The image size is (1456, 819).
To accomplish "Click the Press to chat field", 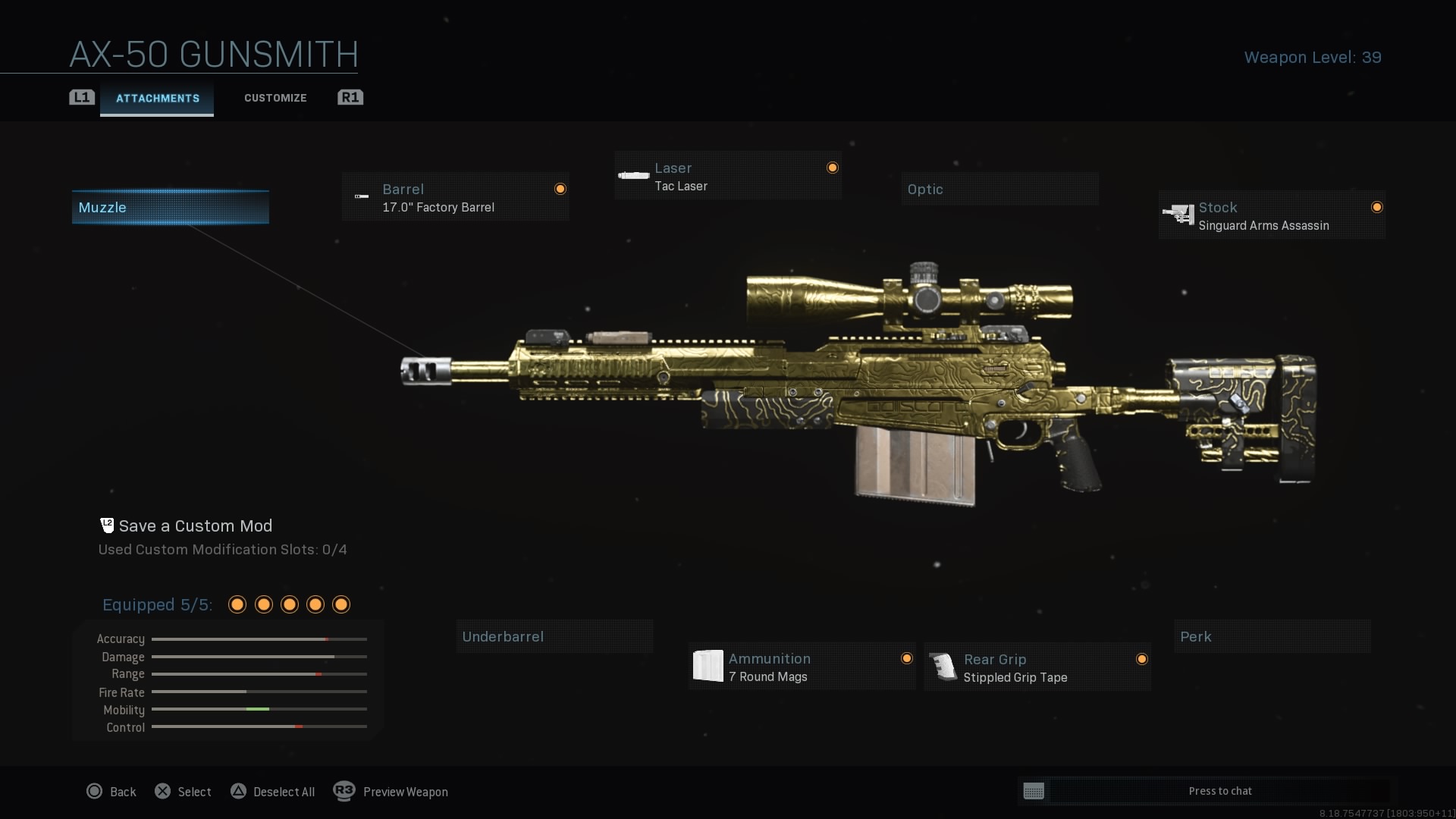I will (1219, 791).
